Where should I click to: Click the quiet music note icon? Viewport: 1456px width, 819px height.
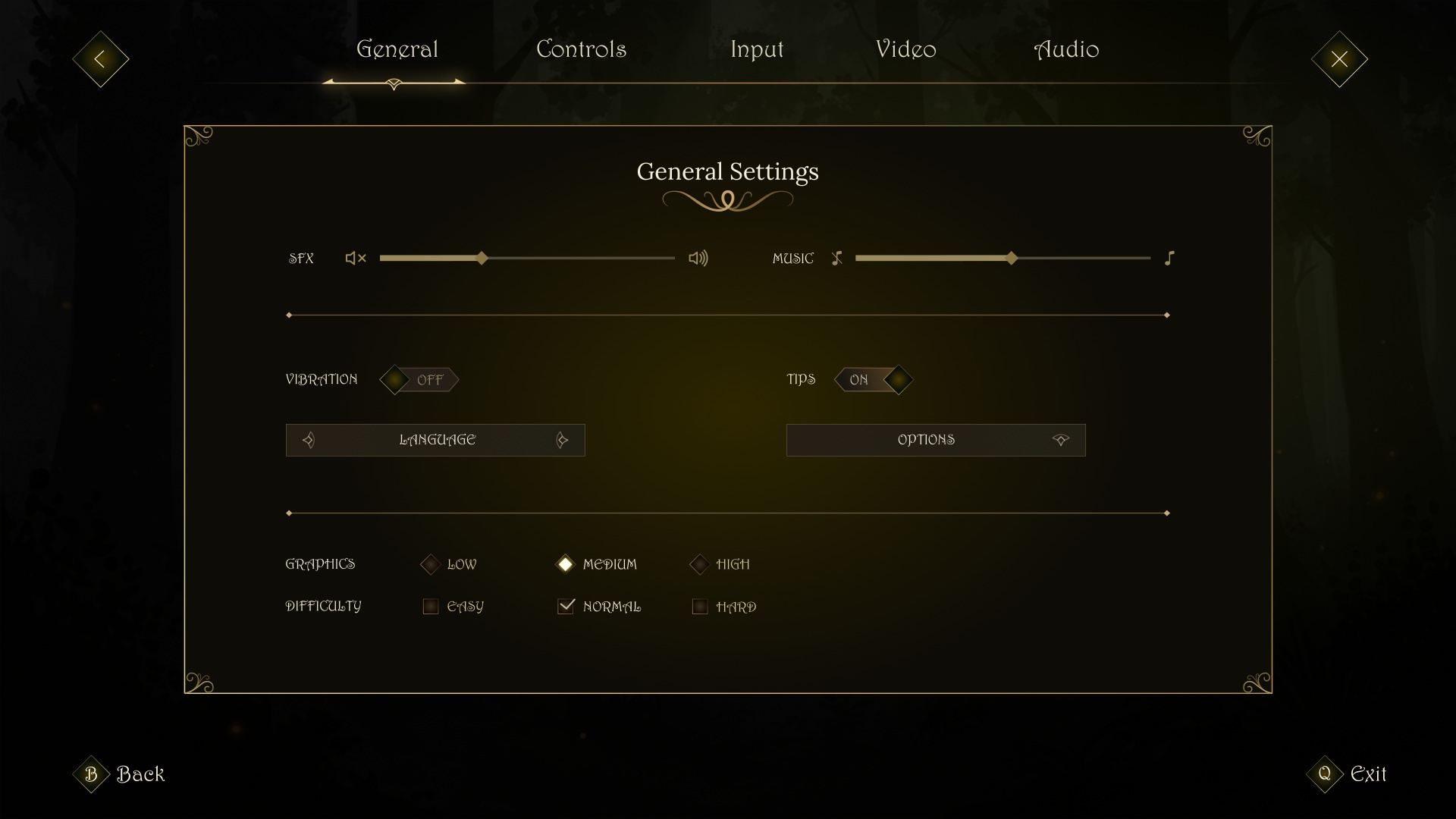click(x=837, y=258)
